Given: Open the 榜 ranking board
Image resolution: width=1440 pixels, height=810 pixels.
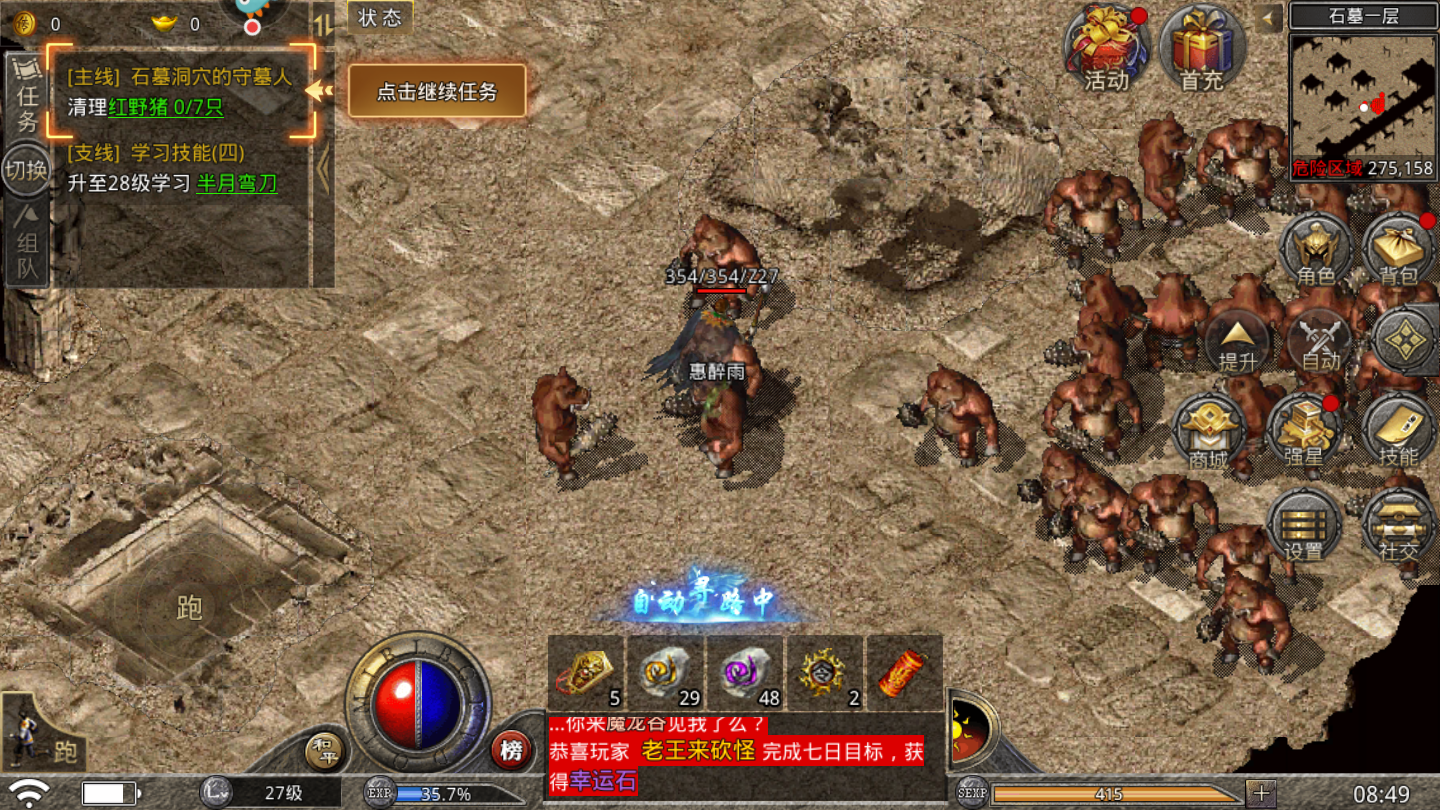Looking at the screenshot, I should 510,748.
